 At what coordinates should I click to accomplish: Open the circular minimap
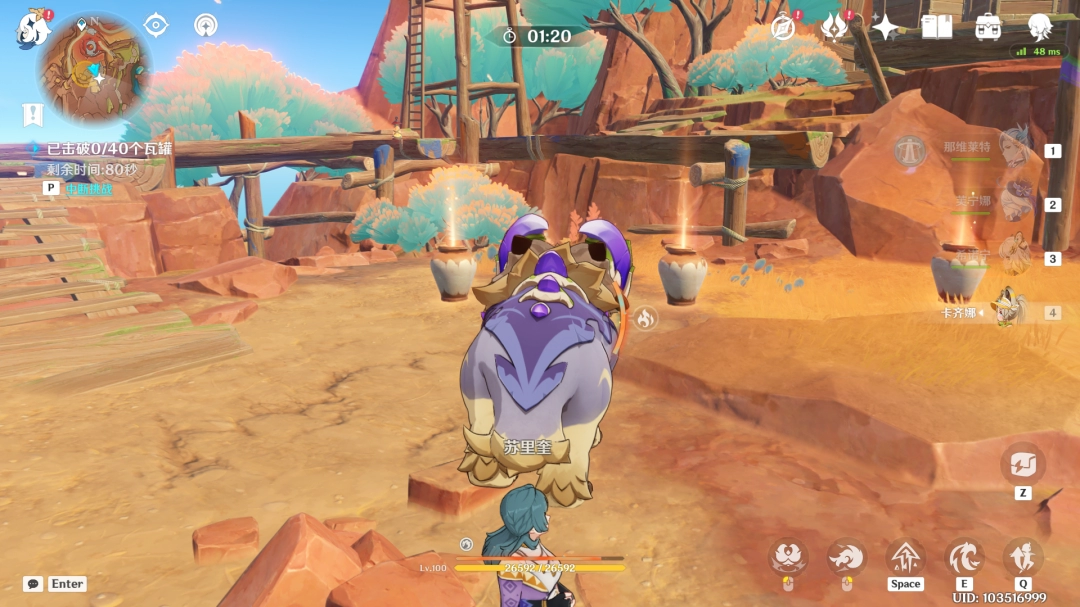[x=94, y=68]
